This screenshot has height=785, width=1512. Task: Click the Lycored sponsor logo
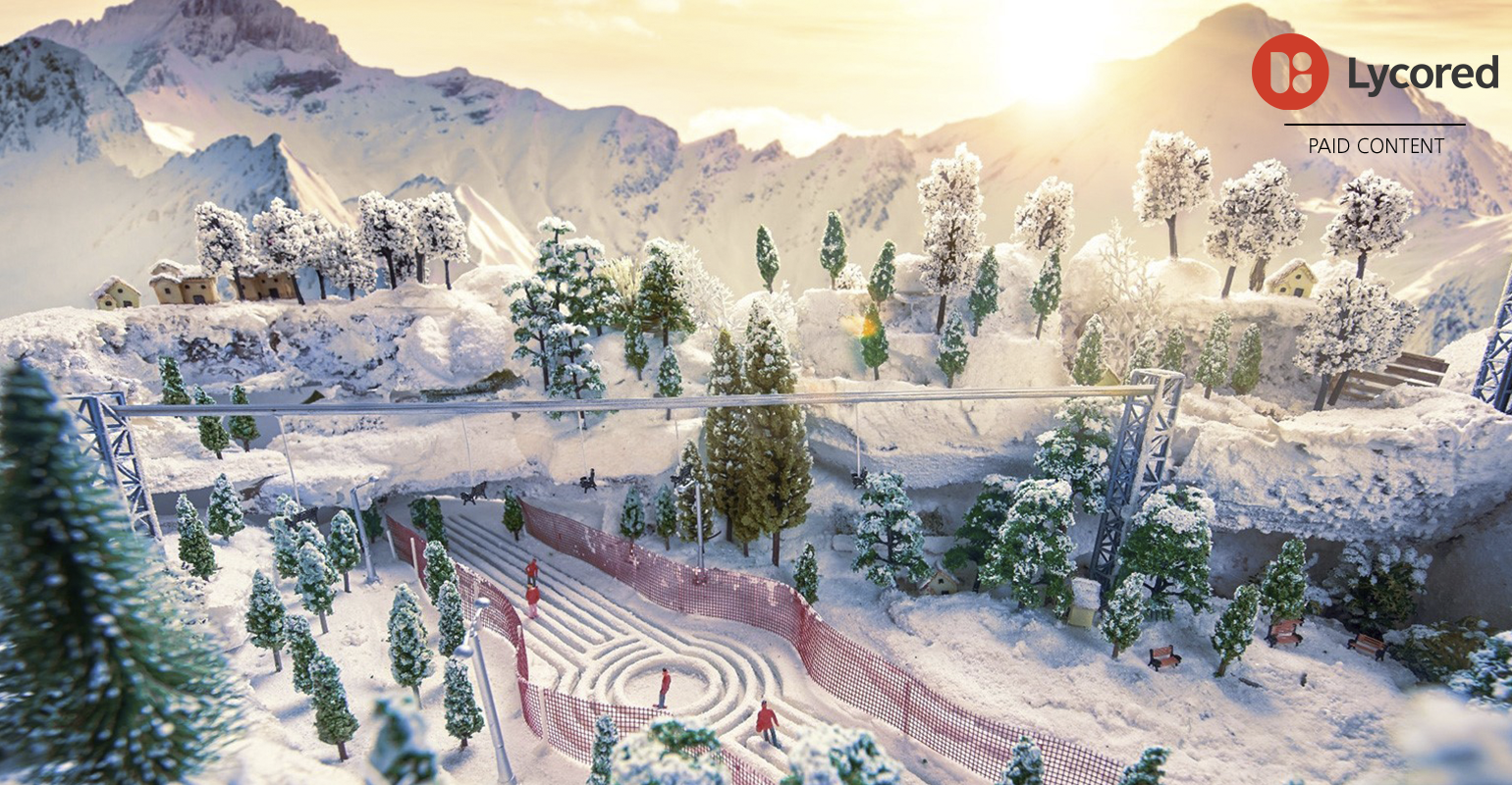coord(1374,73)
